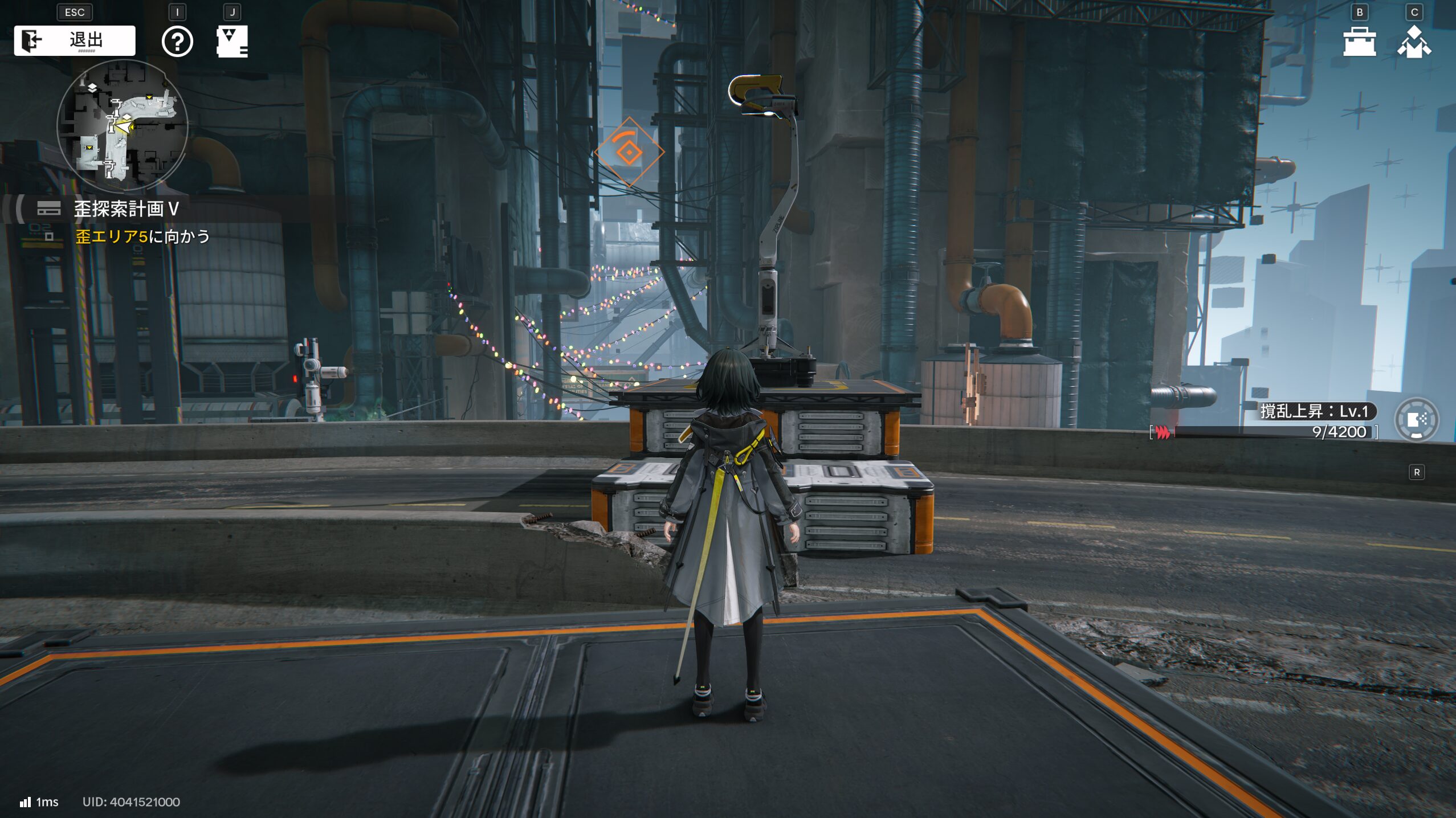Viewport: 1456px width, 818px height.
Task: Select the 歪探索計画 V quest tracker
Action: point(126,209)
